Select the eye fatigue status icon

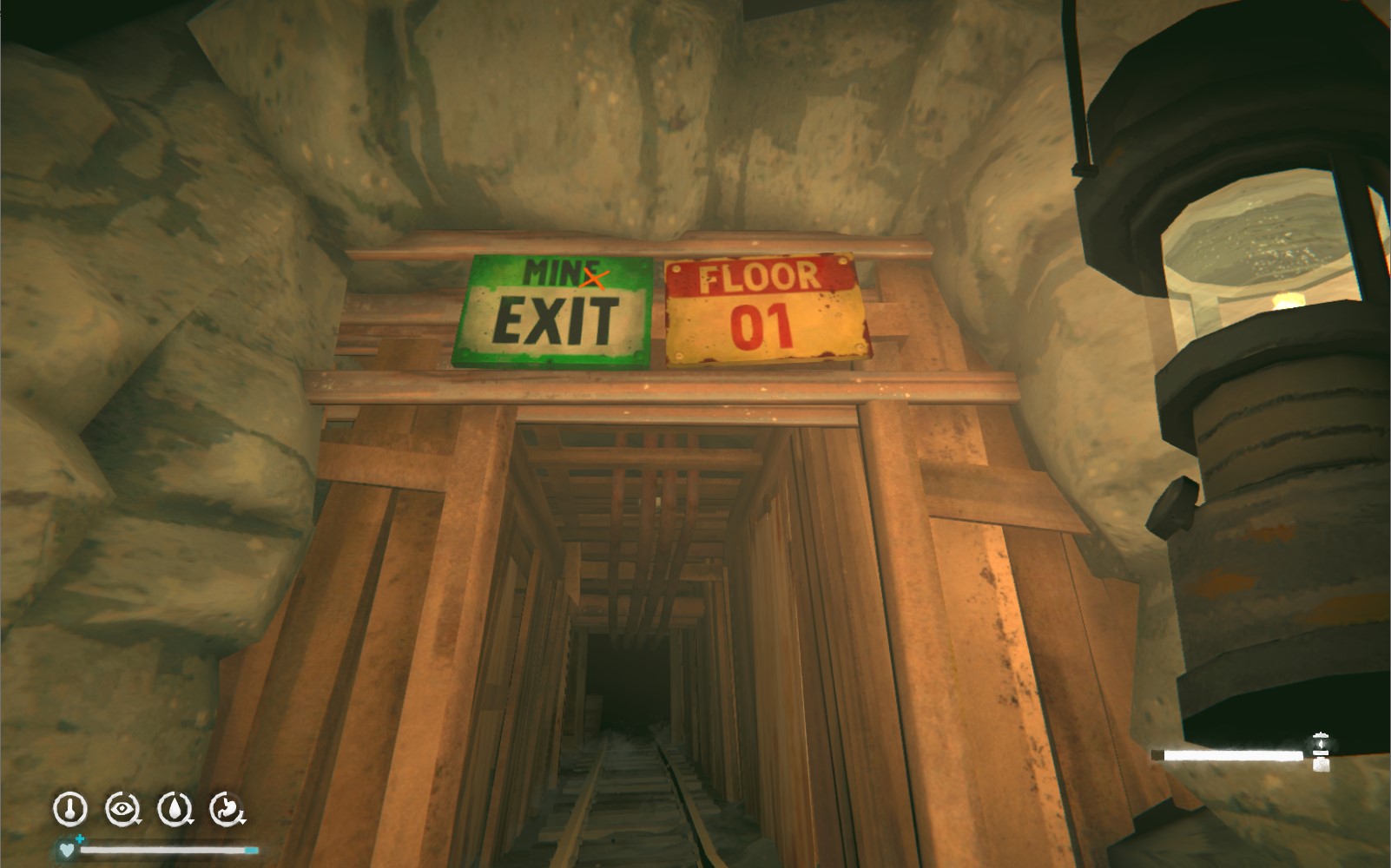[x=122, y=809]
